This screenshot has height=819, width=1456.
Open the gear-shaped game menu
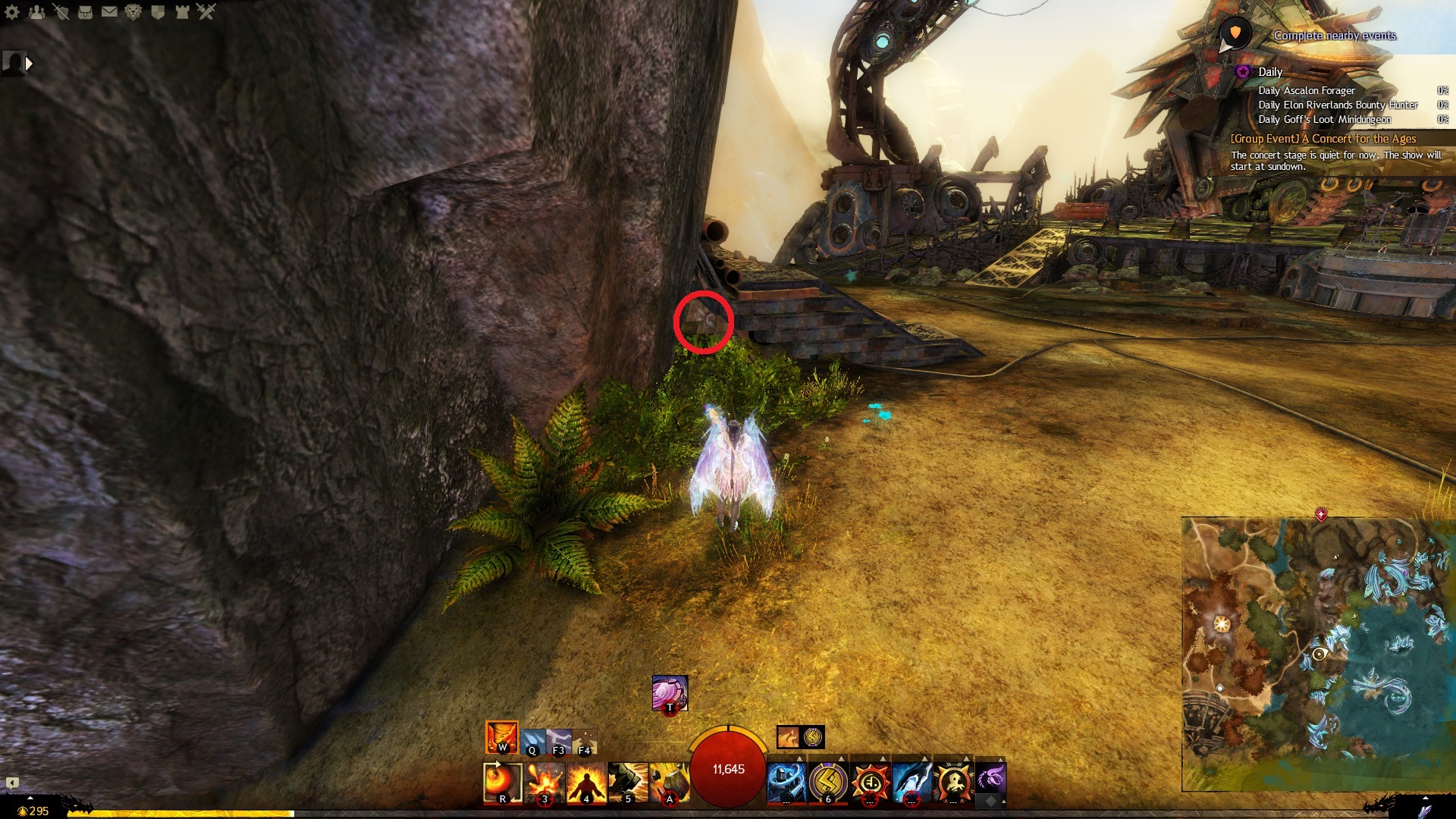coord(12,11)
